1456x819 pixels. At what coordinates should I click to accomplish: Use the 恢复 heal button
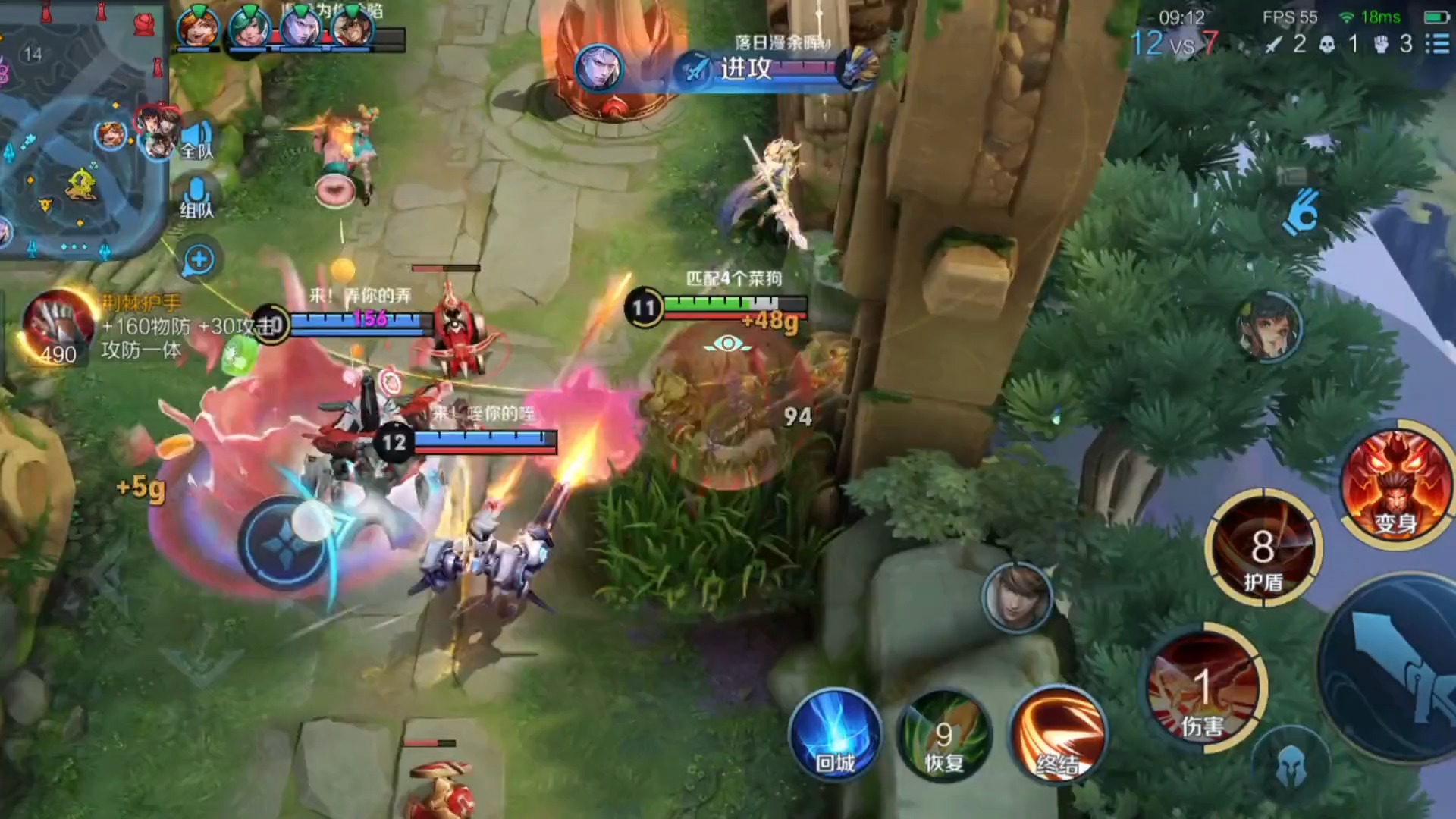[x=943, y=736]
